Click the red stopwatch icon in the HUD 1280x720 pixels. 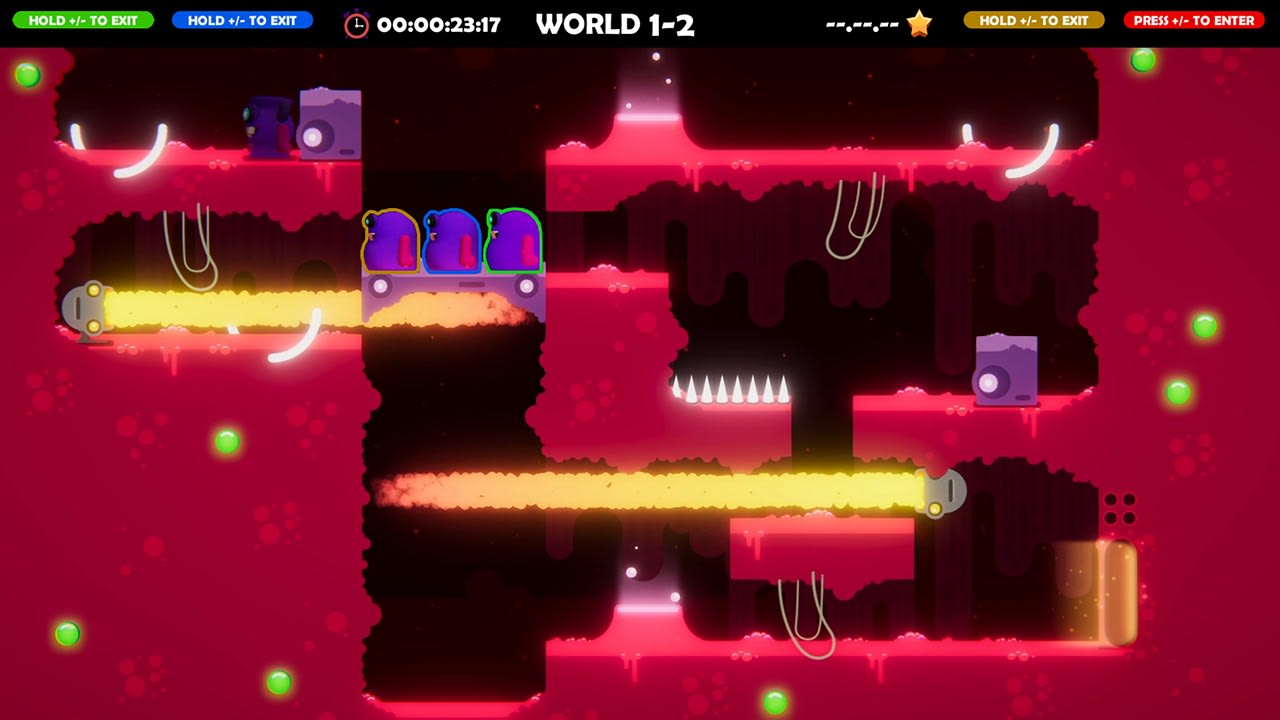click(356, 23)
